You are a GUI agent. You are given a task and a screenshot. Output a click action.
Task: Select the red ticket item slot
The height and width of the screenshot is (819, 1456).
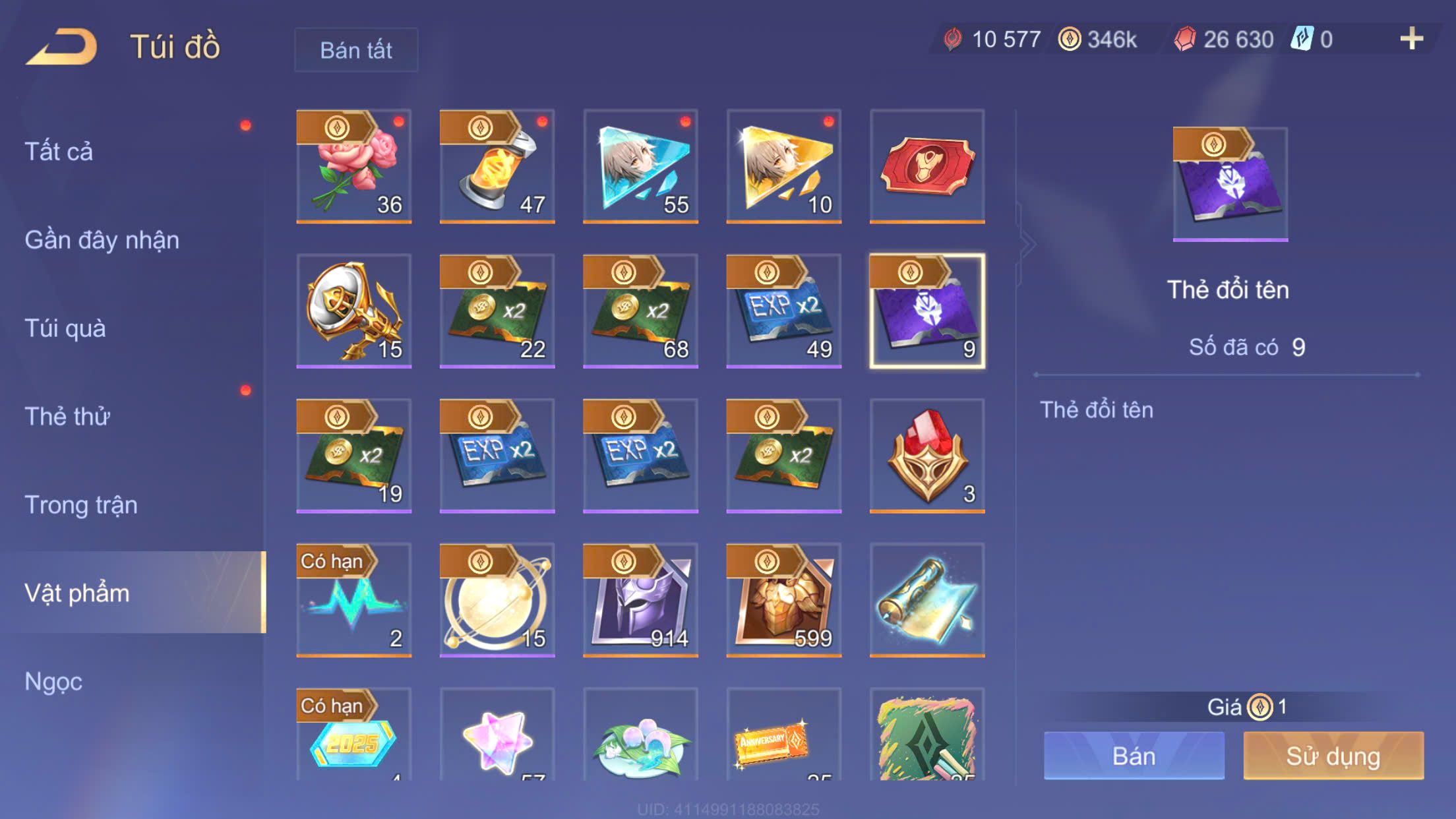[927, 166]
